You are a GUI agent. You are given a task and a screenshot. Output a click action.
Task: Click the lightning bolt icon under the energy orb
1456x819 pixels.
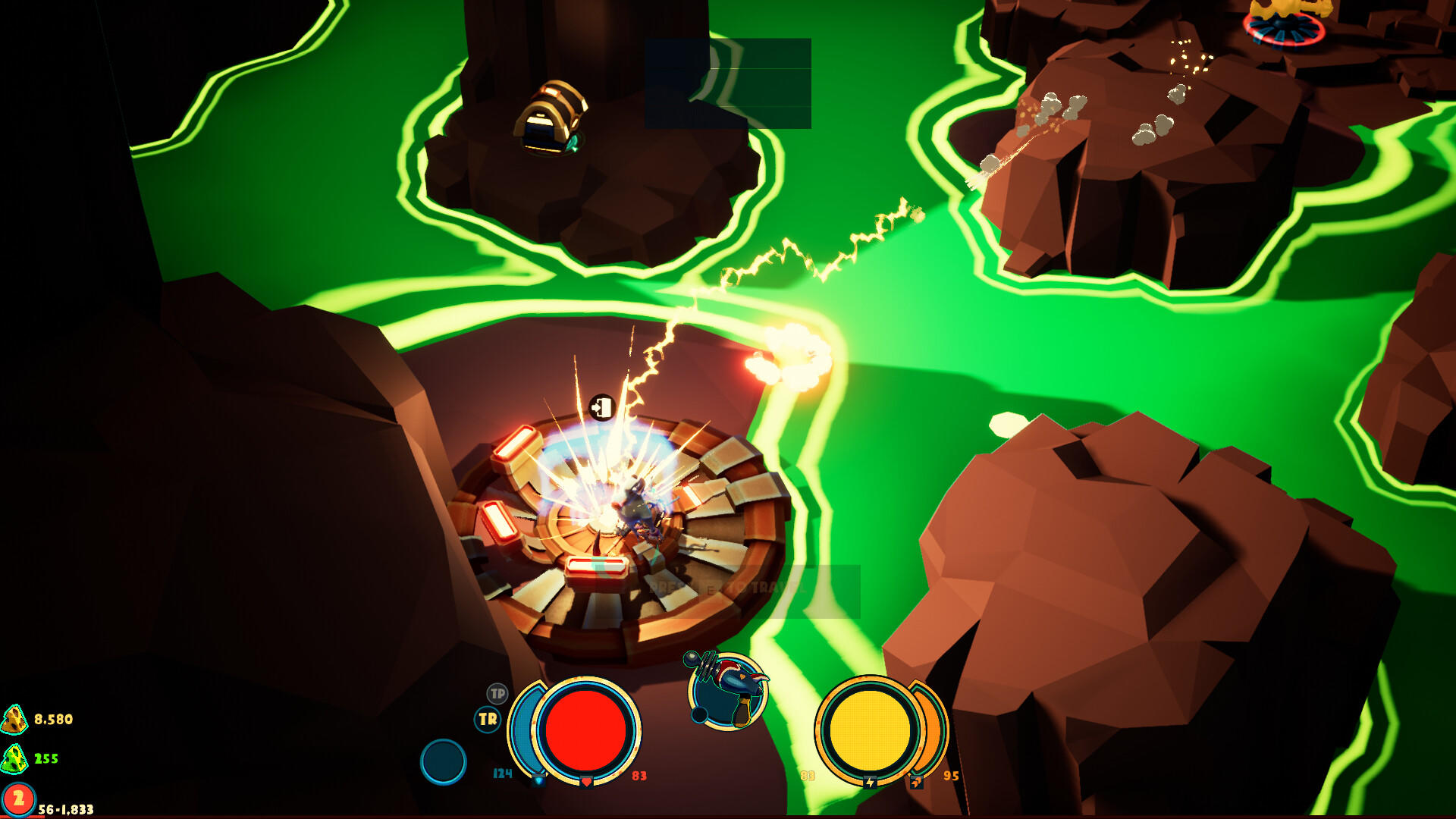pos(869,782)
